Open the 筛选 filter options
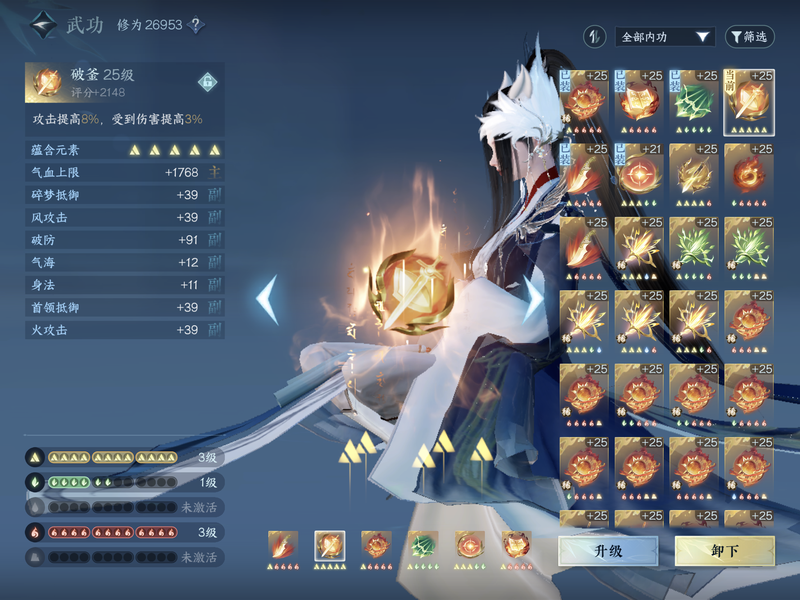 (750, 37)
